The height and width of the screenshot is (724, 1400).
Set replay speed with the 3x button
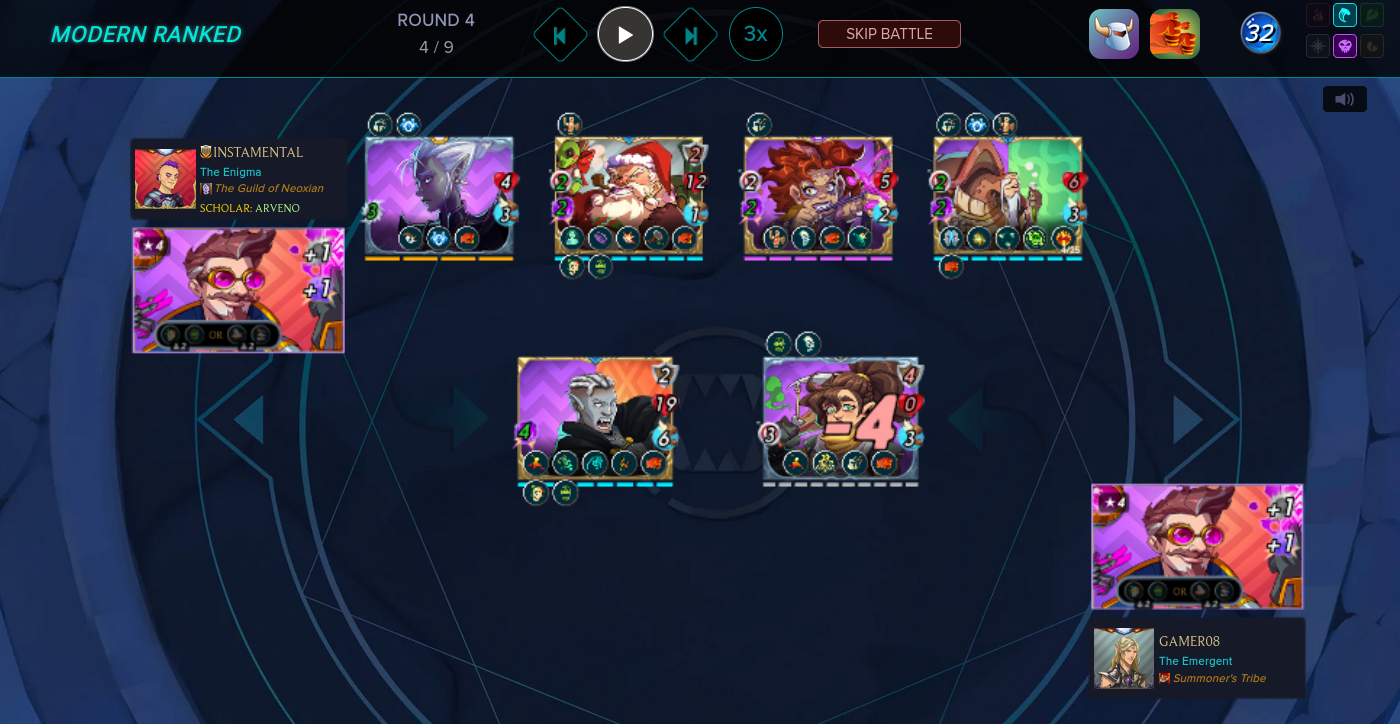[x=756, y=34]
